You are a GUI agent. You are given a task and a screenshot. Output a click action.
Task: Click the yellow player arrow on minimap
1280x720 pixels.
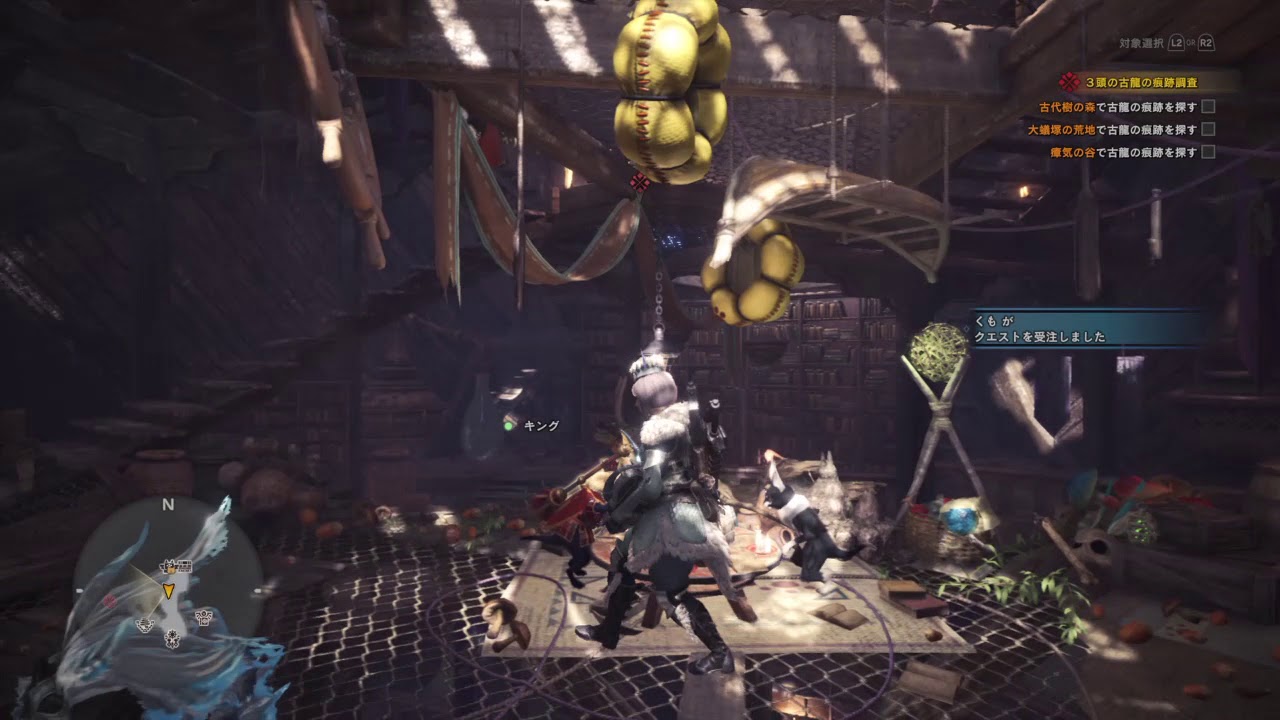coord(168,590)
